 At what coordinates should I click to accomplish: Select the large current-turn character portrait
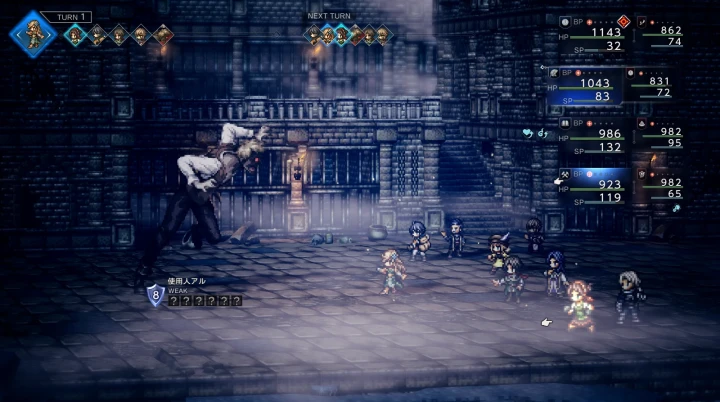click(33, 34)
